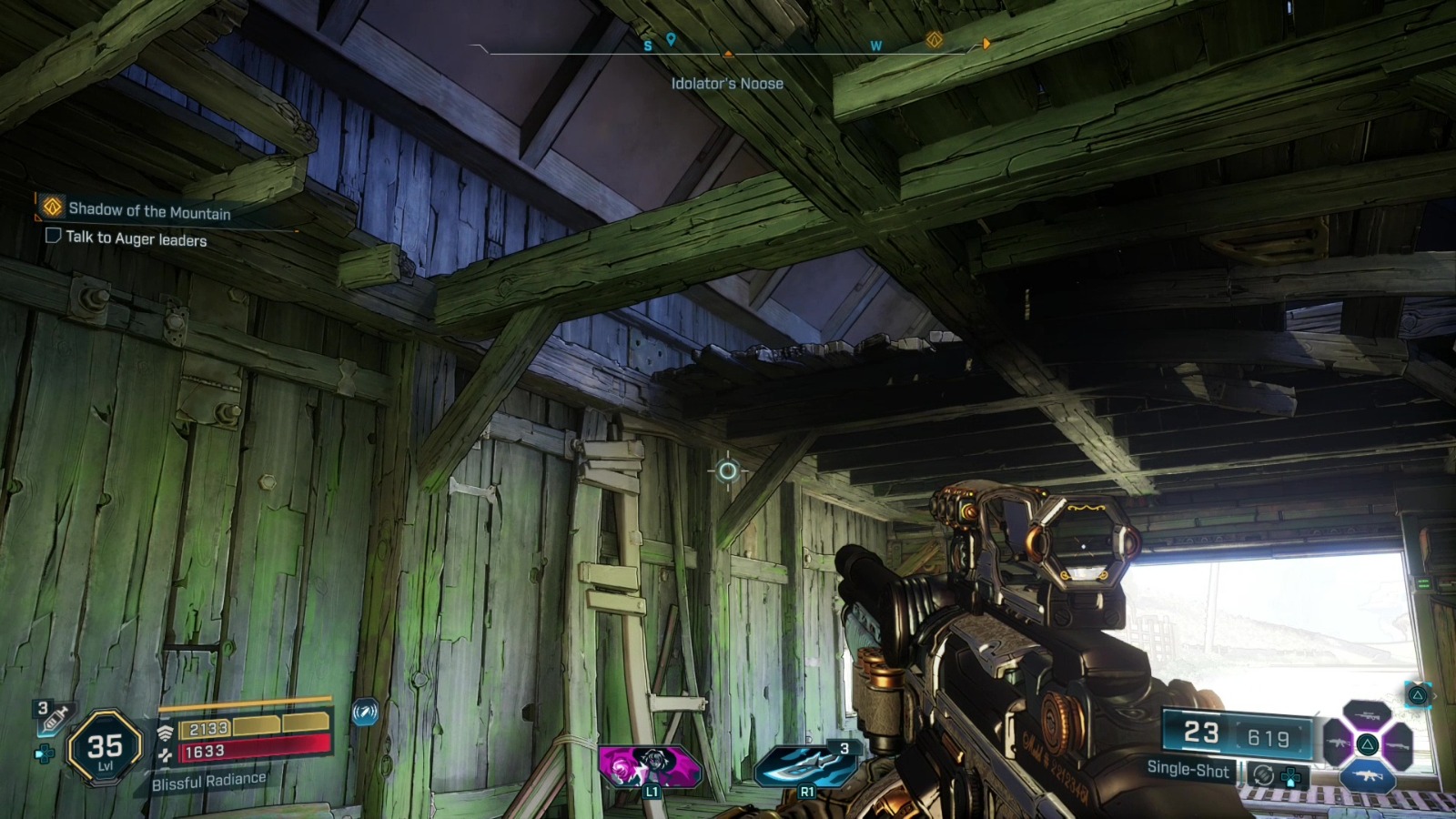The width and height of the screenshot is (1456, 819).
Task: Select the health injector syringe icon
Action: (53, 717)
